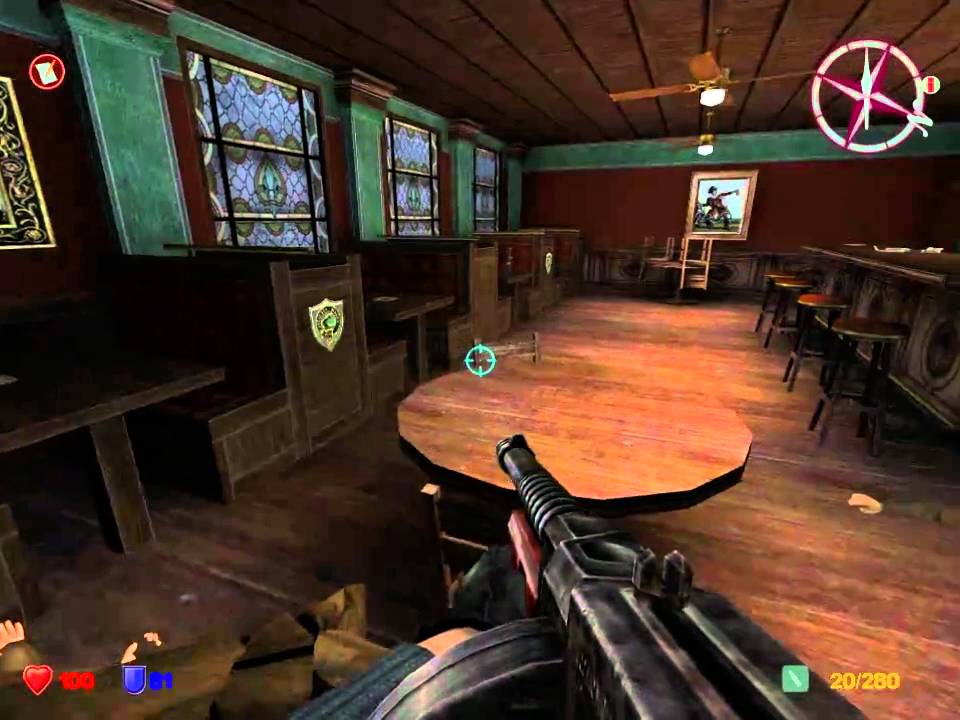960x720 pixels.
Task: Open the red objectives note icon
Action: pos(46,70)
